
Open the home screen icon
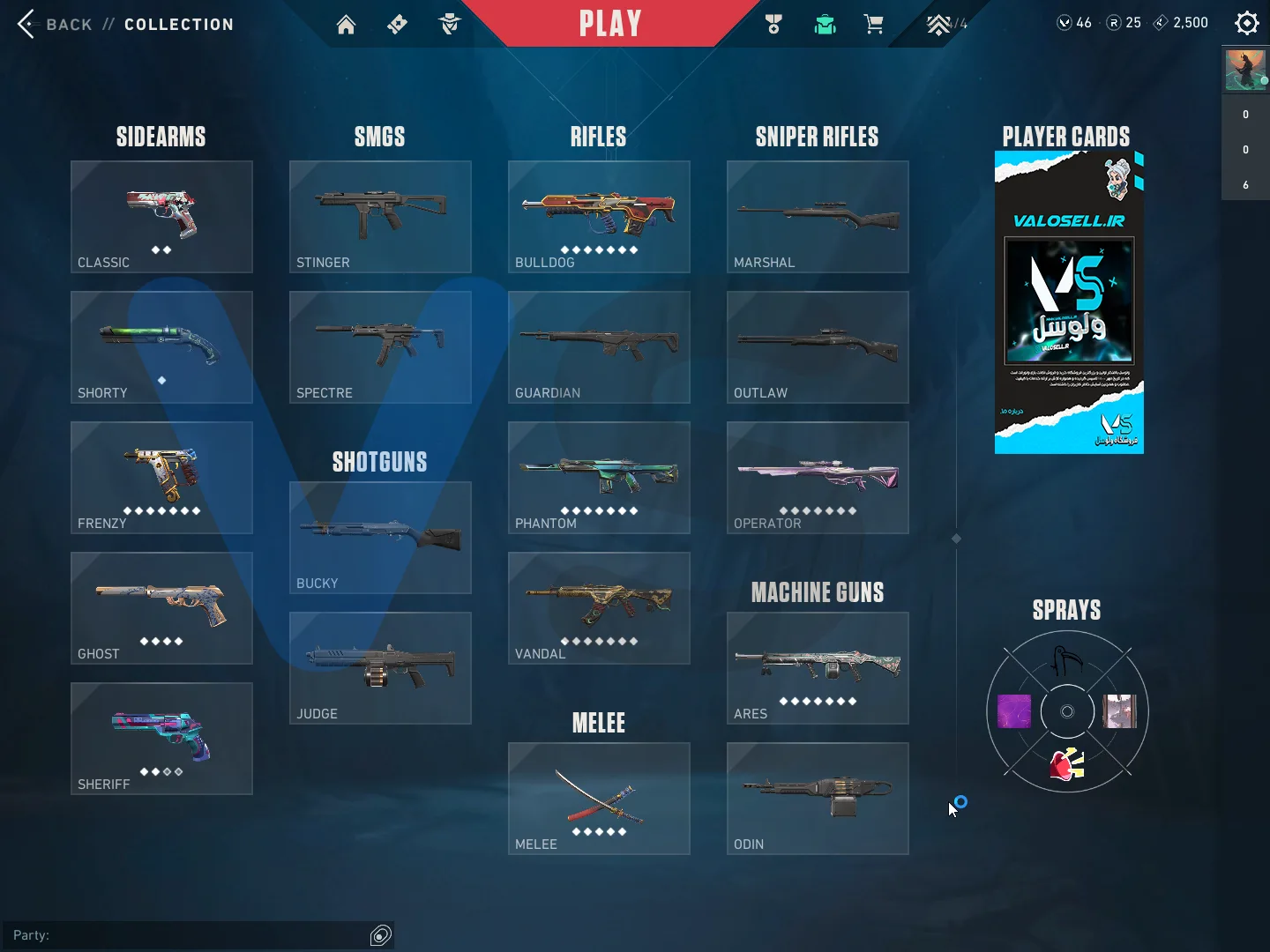point(346,25)
